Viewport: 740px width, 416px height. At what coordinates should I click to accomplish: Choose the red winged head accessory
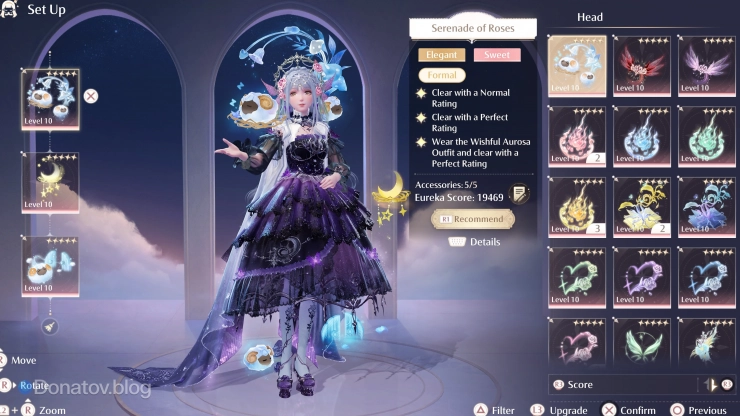[641, 65]
